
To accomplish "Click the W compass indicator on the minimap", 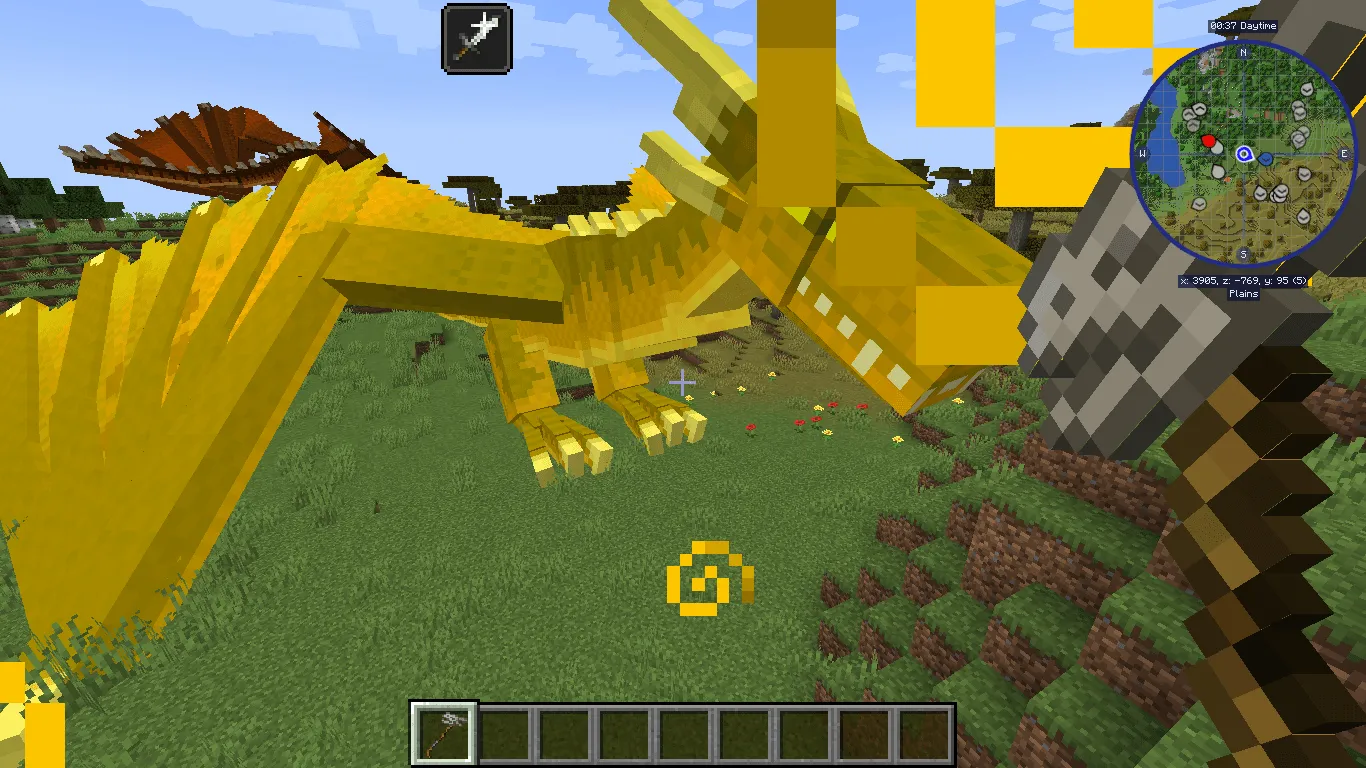I will 1142,154.
